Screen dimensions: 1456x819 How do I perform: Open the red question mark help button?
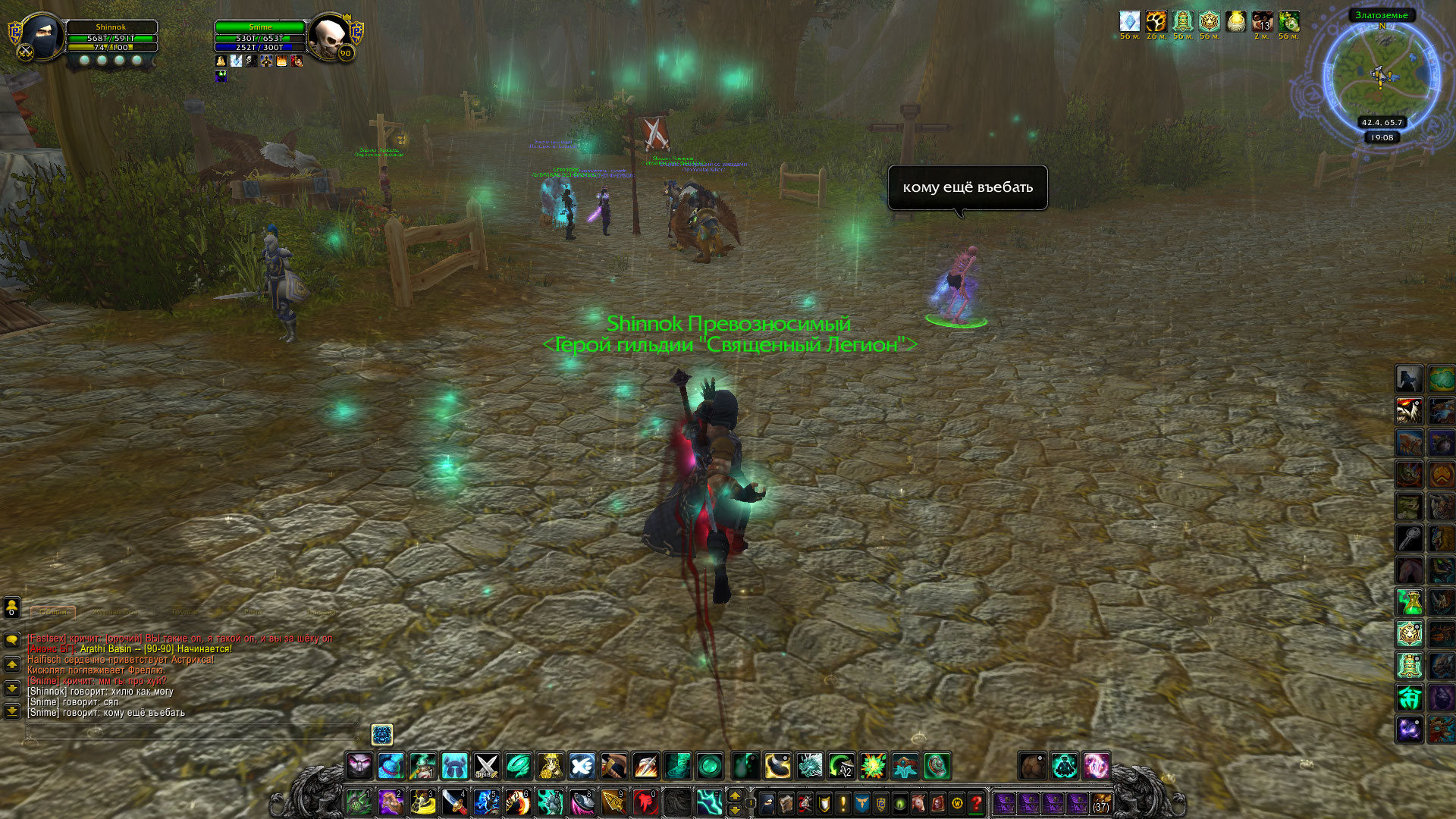tap(977, 802)
